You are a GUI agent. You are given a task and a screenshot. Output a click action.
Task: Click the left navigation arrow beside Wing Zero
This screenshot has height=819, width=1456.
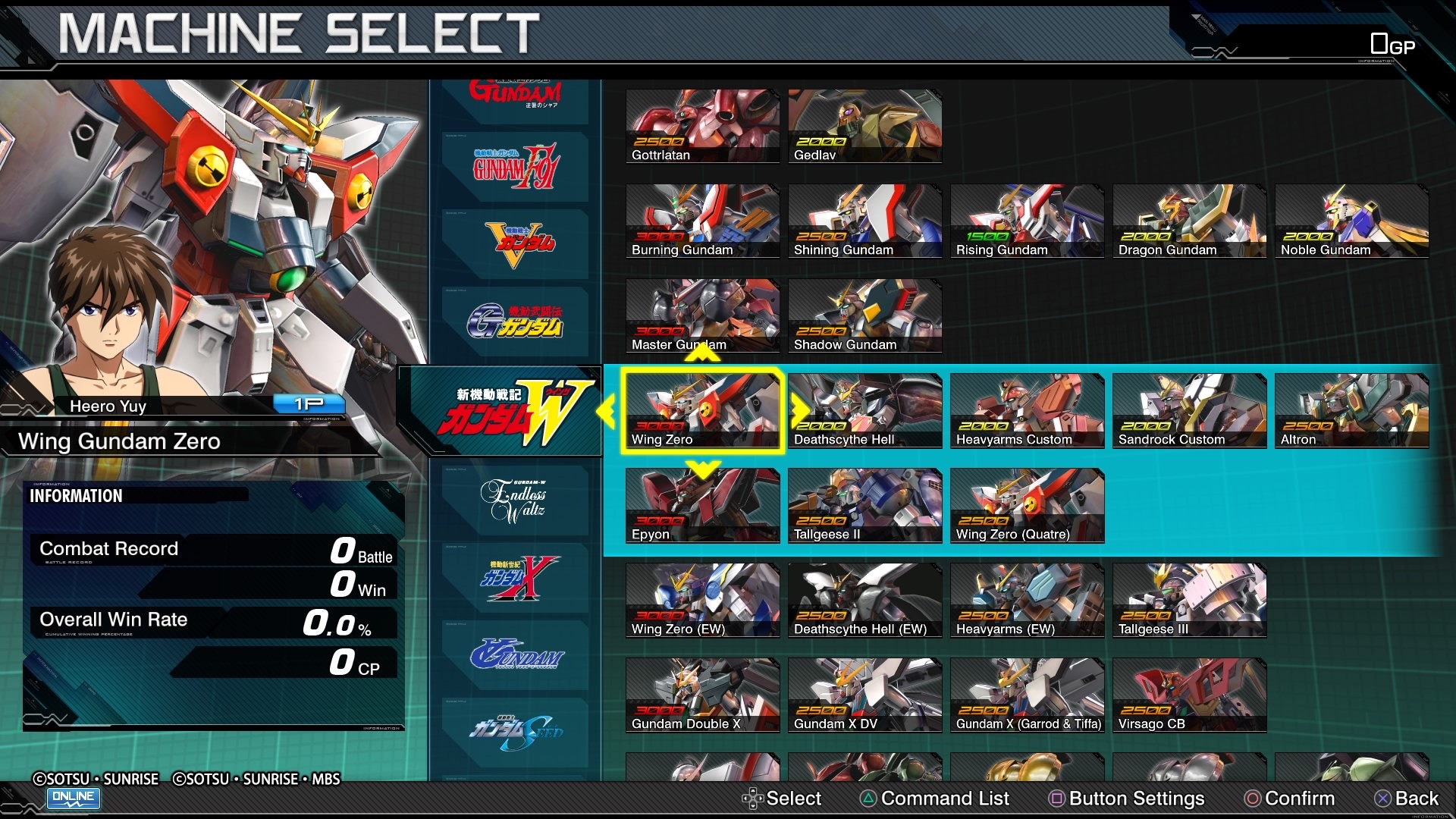607,410
